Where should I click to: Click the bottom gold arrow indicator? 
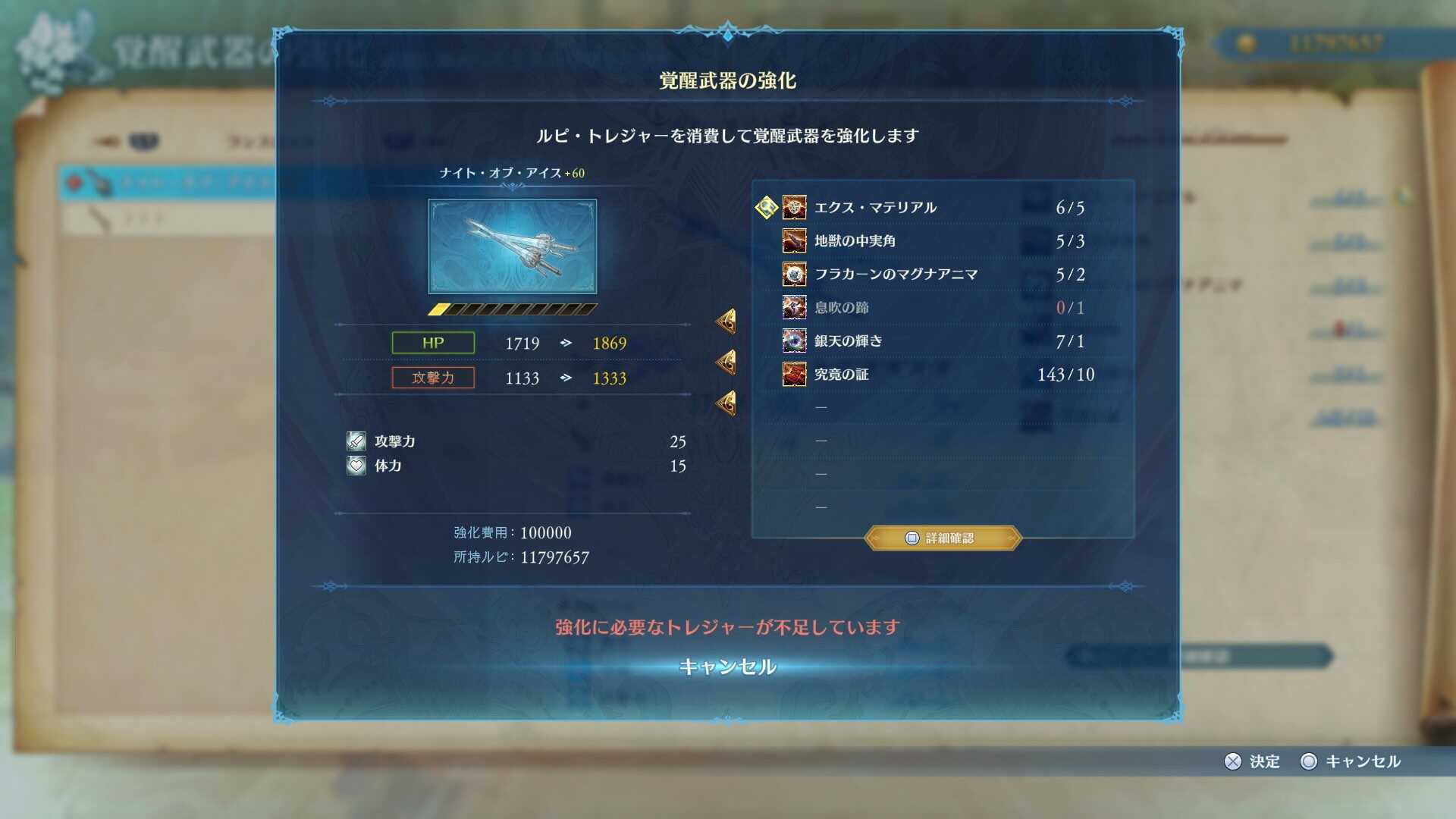(x=726, y=402)
